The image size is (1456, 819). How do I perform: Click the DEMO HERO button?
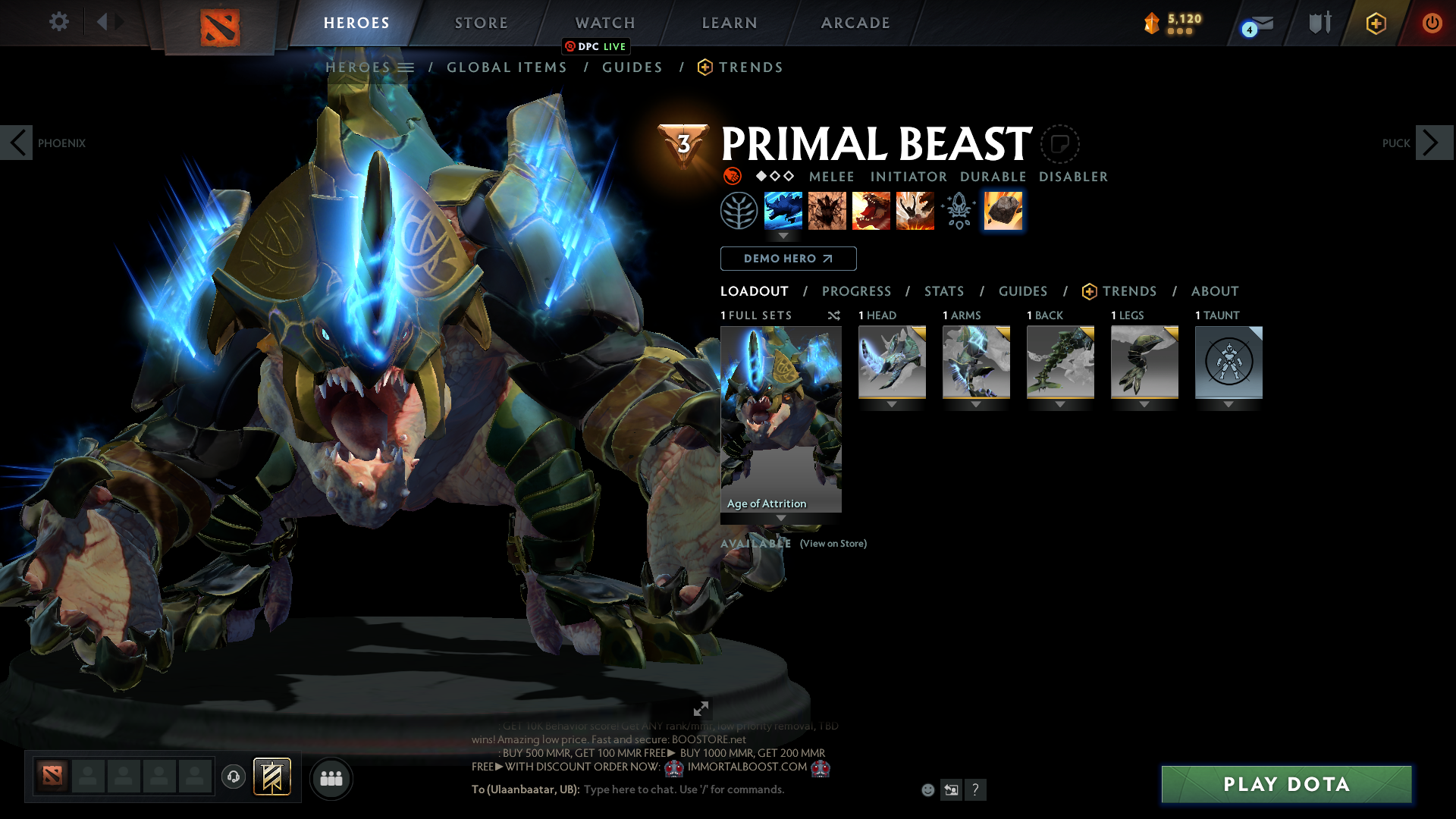(x=788, y=259)
